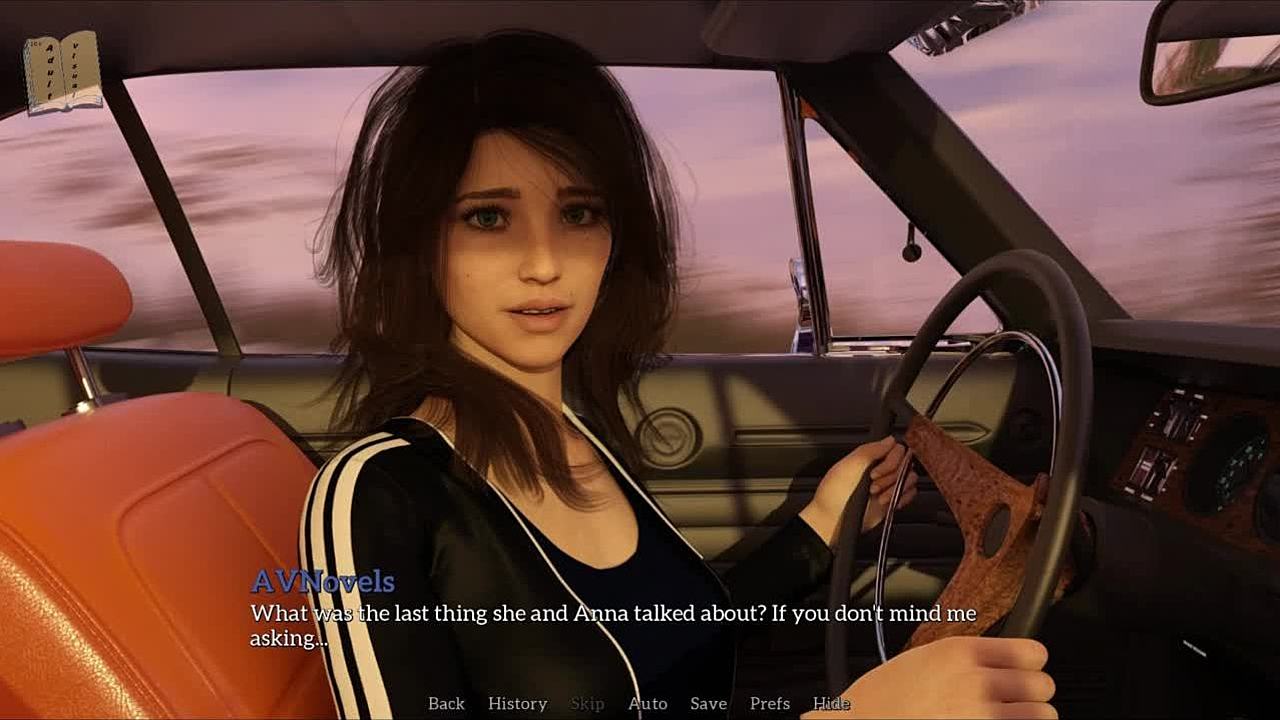This screenshot has width=1280, height=720.
Task: Go Back to previous dialogue line
Action: coord(446,703)
